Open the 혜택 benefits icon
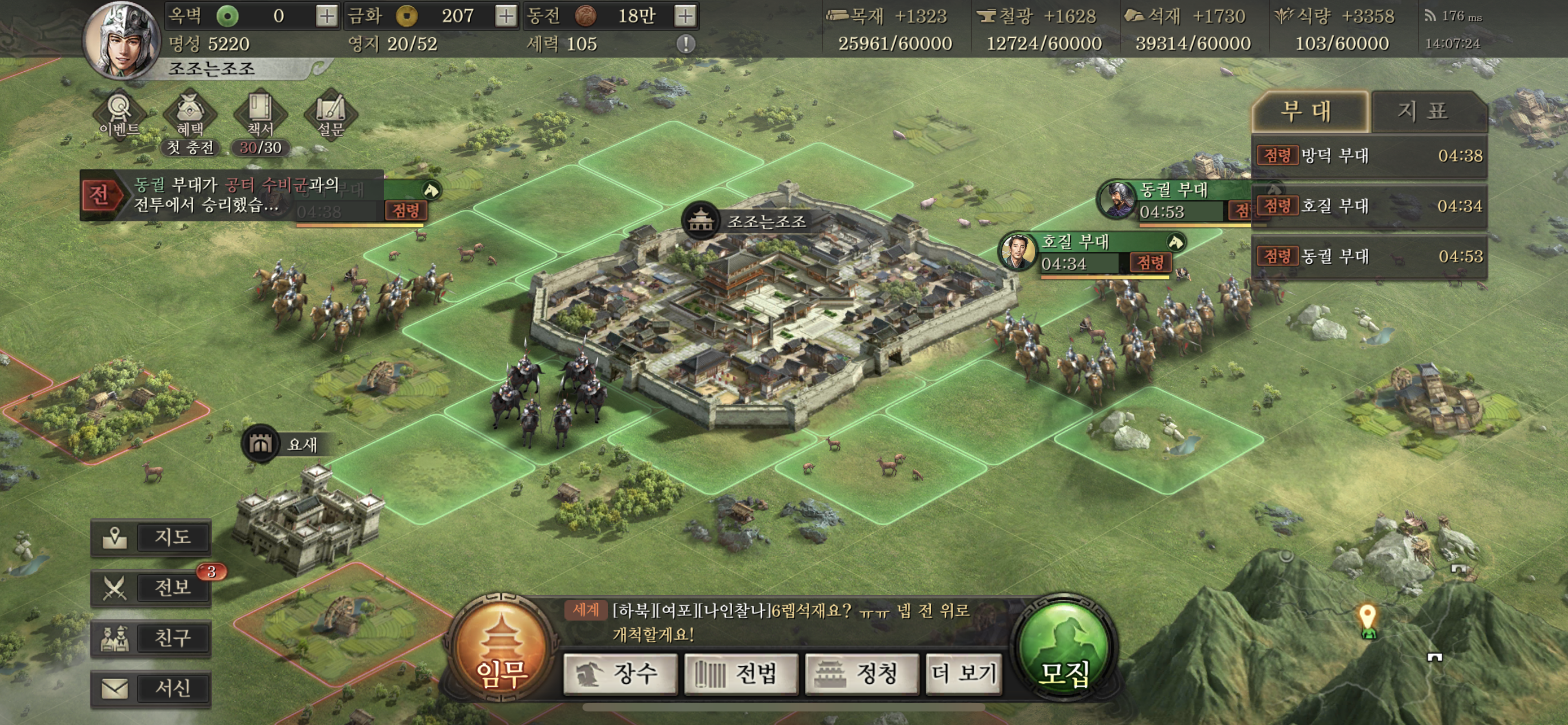Screen dimensions: 1568x725 click(x=190, y=114)
